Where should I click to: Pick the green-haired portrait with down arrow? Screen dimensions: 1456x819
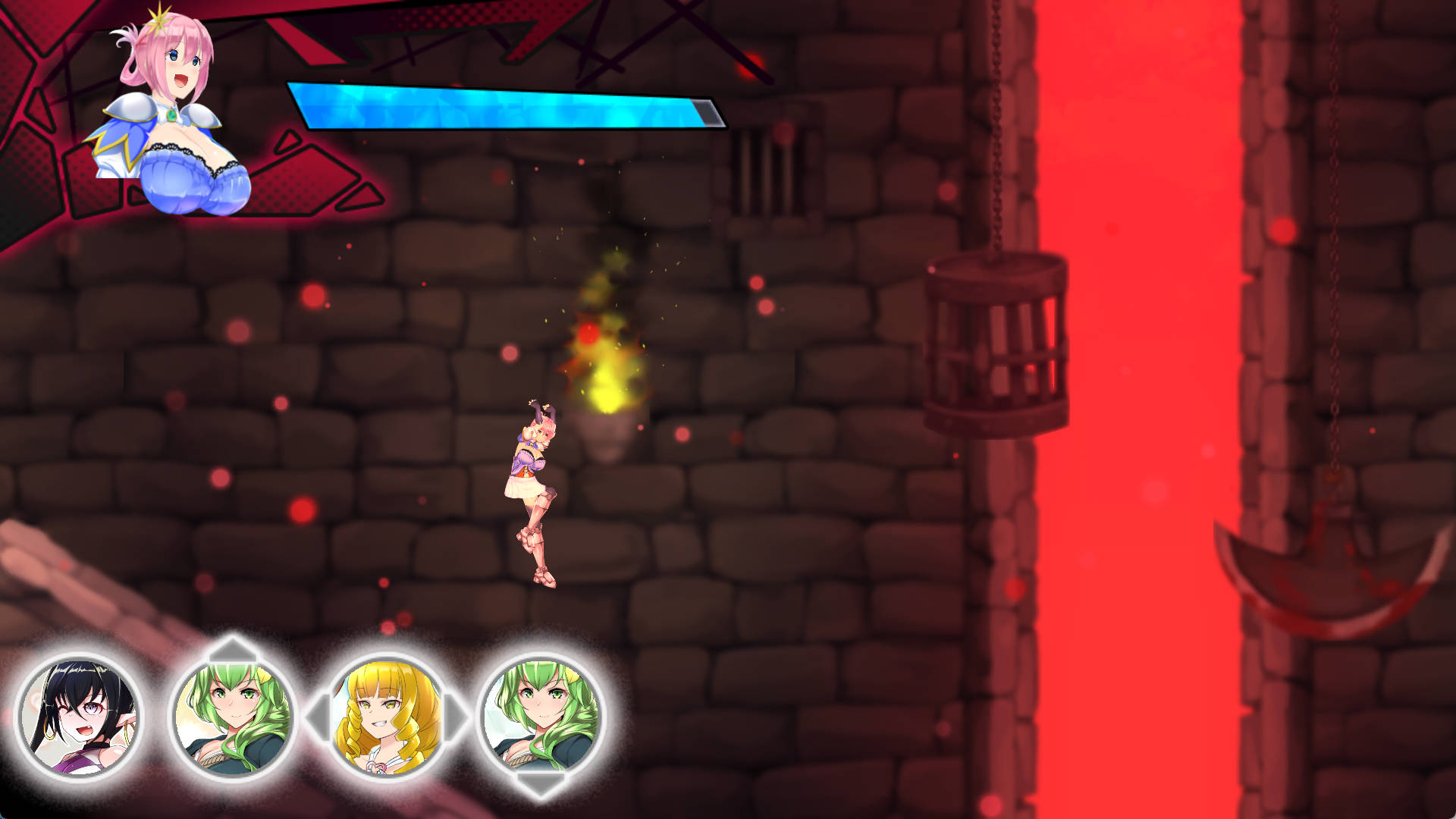[541, 717]
